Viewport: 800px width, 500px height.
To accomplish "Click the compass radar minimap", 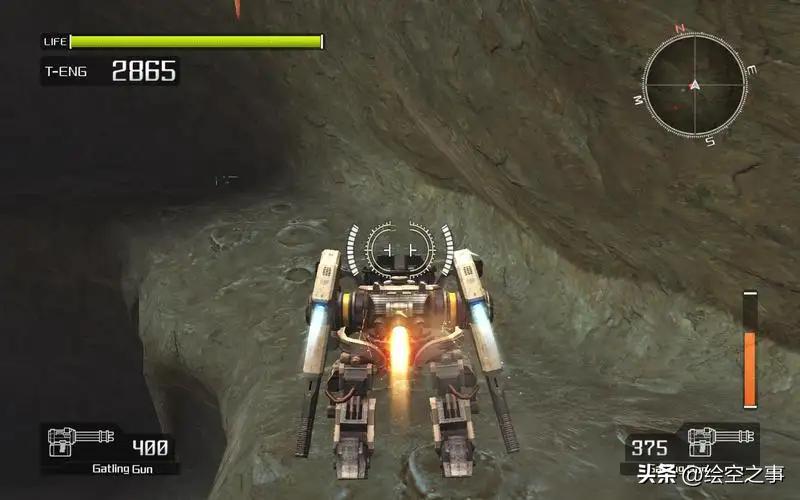I will (694, 85).
